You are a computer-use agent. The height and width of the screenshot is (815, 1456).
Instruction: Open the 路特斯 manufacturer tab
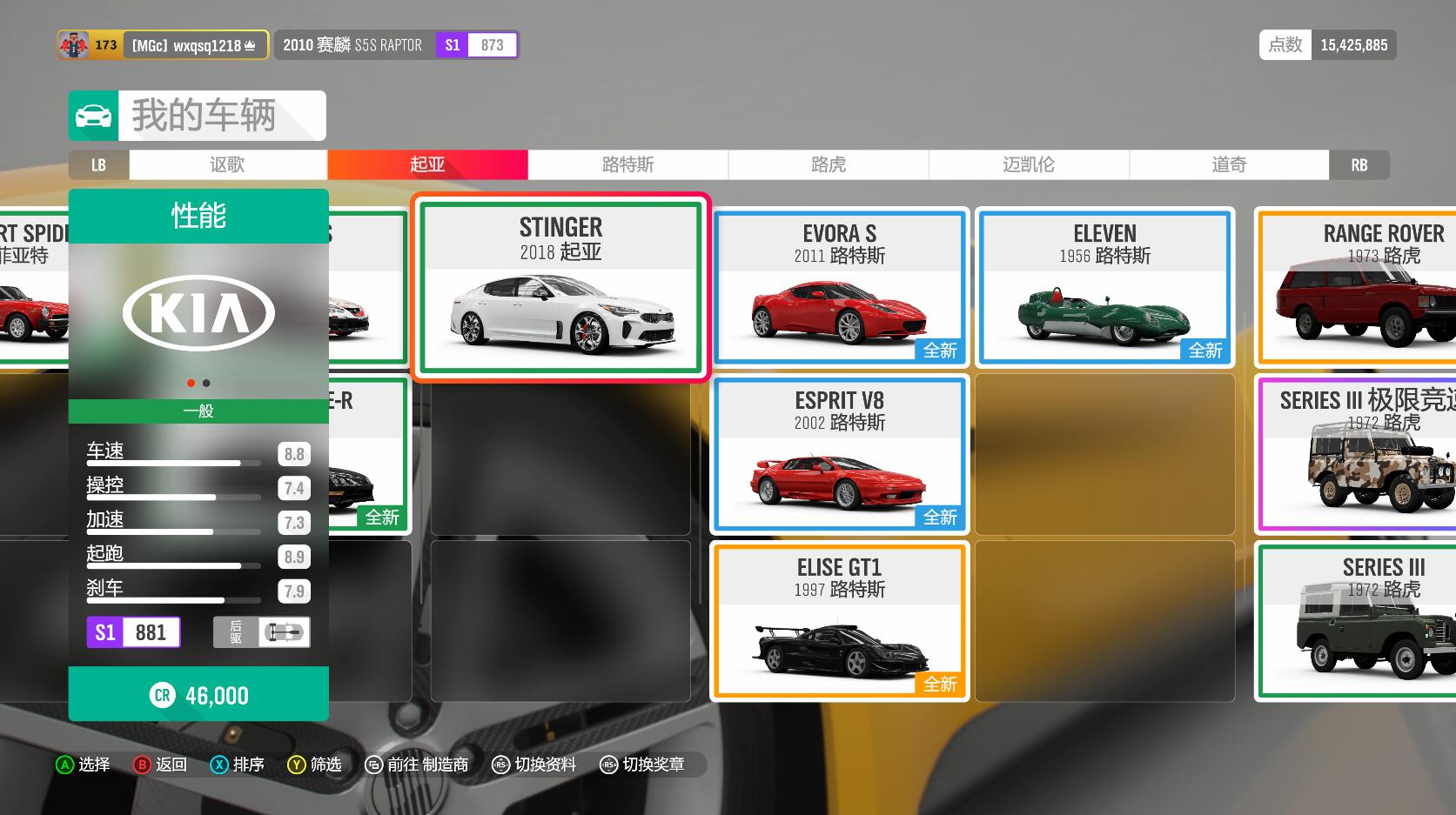tap(627, 164)
